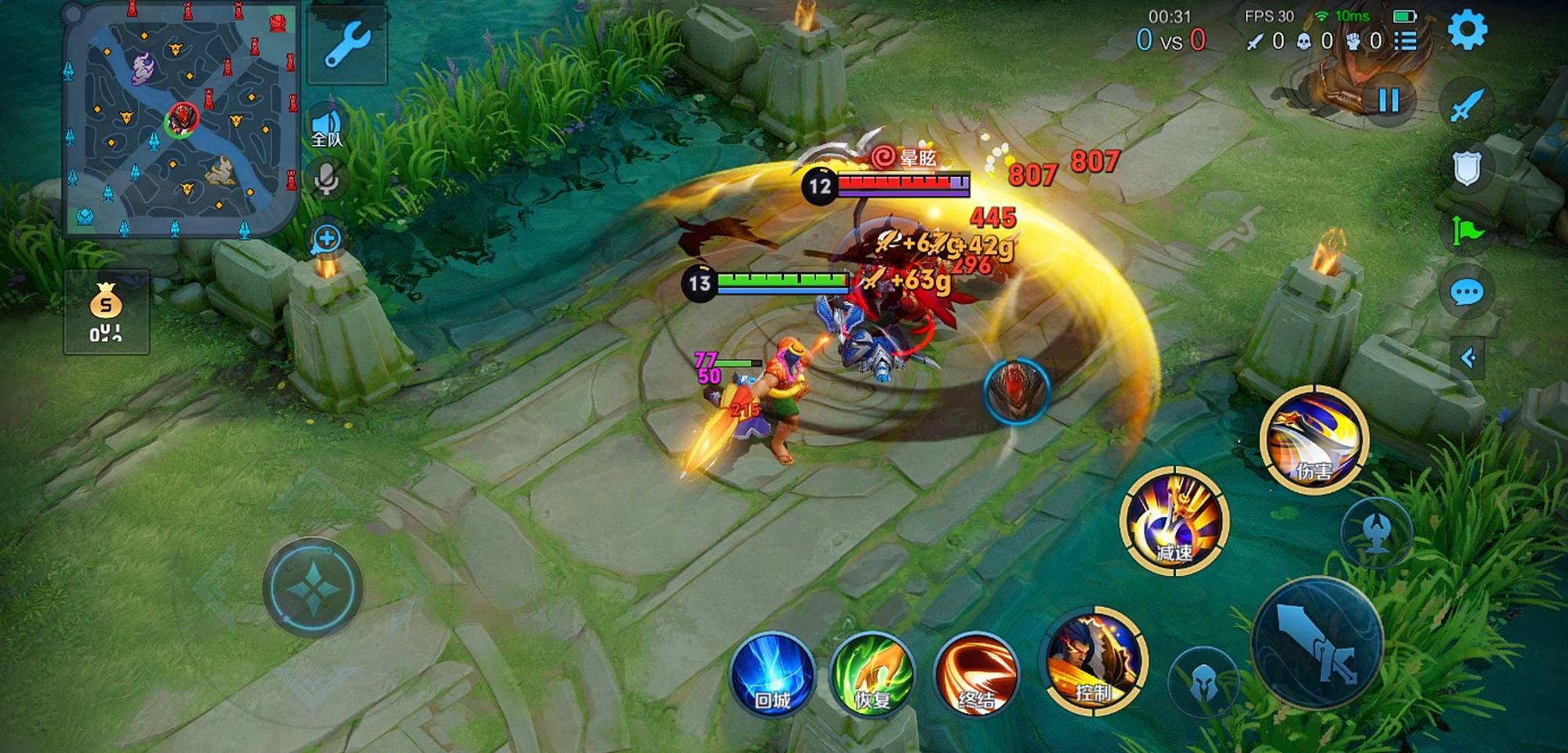The height and width of the screenshot is (753, 1568).
Task: Activate the 减速 slow skill
Action: tap(1174, 520)
